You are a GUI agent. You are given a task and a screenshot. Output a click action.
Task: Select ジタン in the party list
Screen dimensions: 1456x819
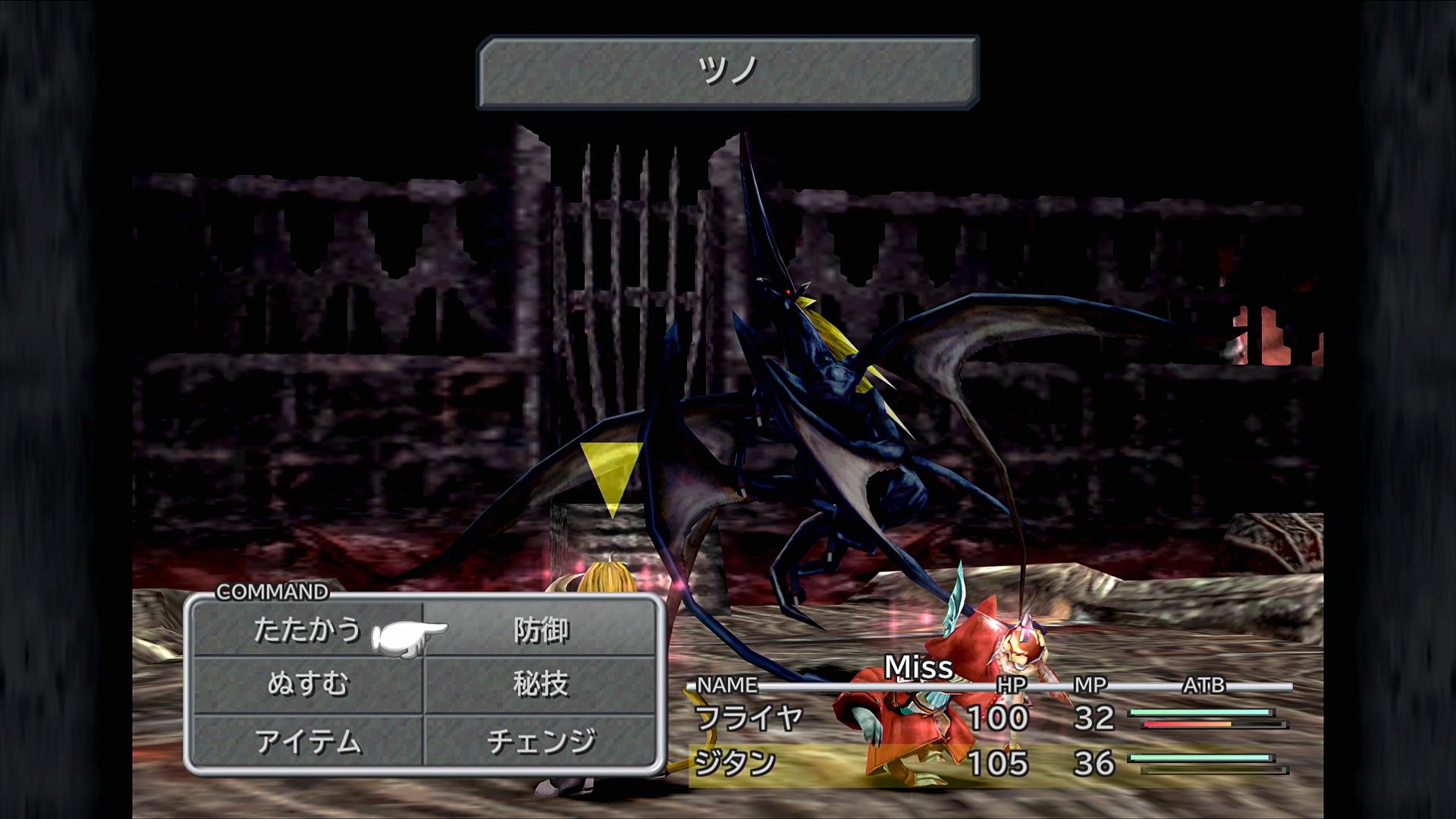735,763
